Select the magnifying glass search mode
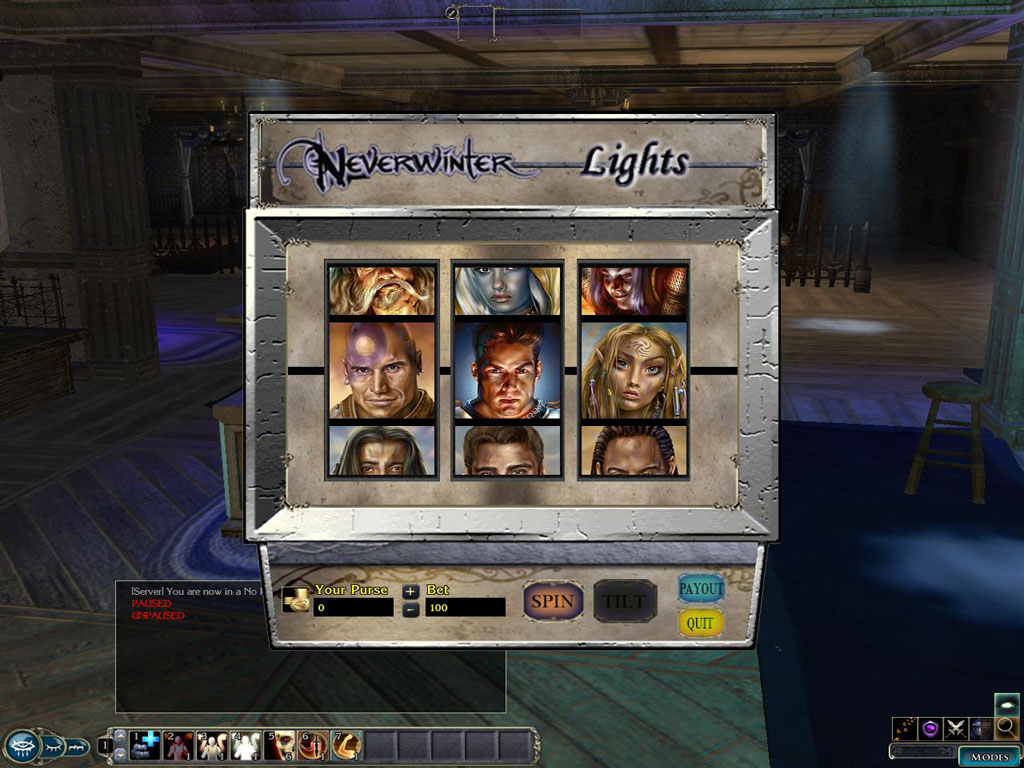 click(1006, 728)
